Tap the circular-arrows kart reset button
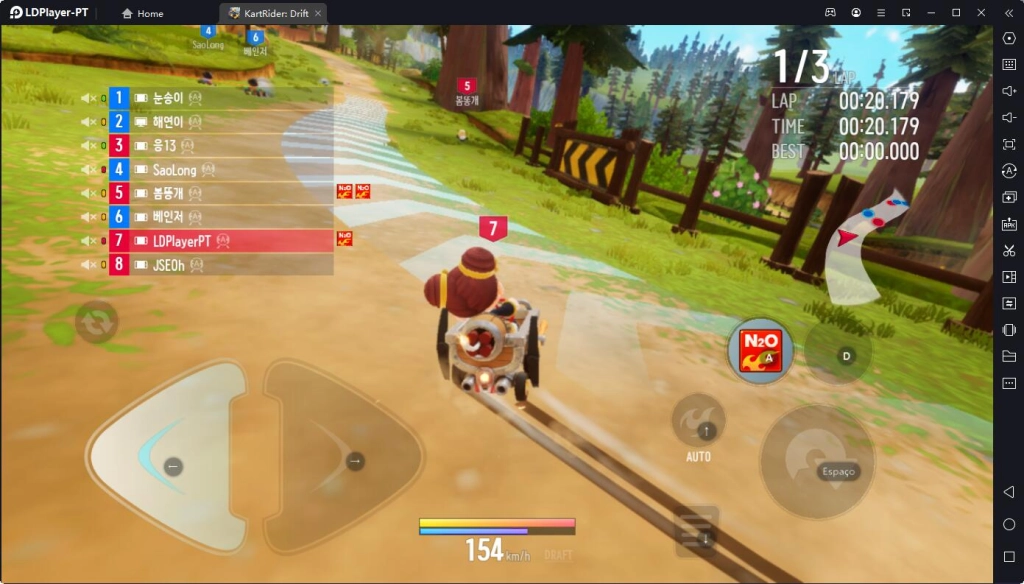The width and height of the screenshot is (1024, 584). 97,322
